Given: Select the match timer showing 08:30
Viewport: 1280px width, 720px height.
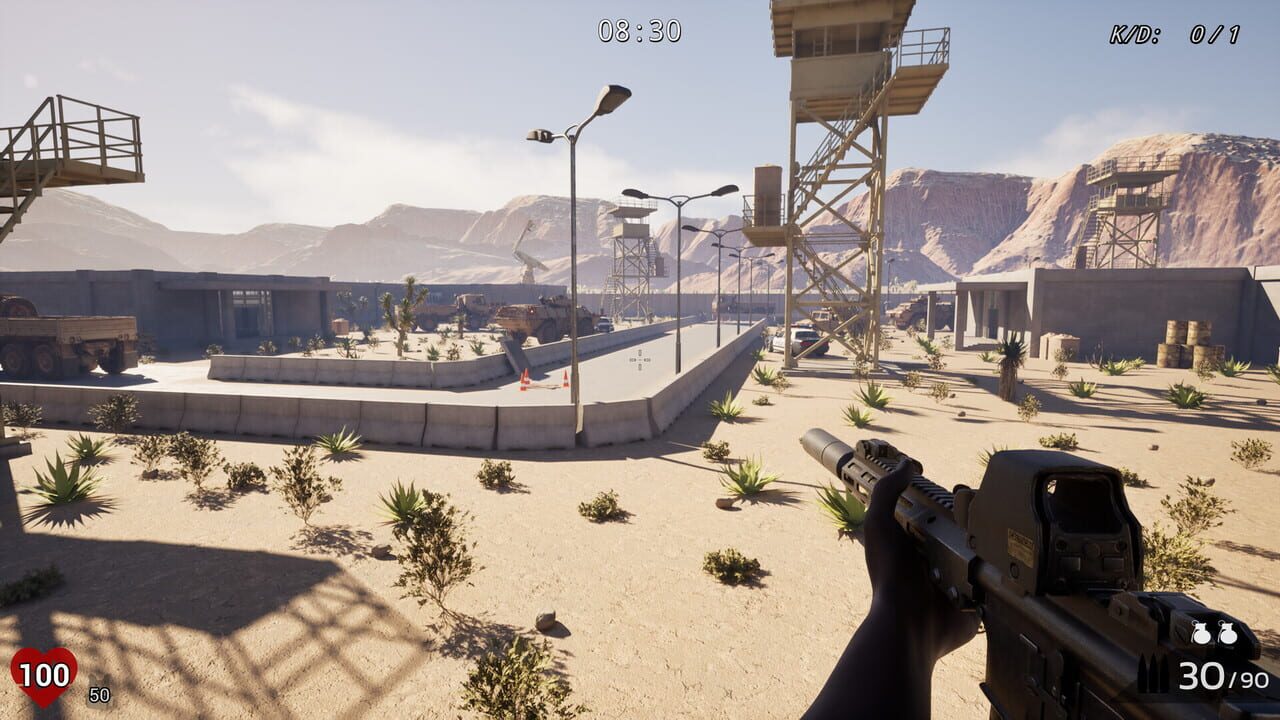Looking at the screenshot, I should pyautogui.click(x=638, y=29).
